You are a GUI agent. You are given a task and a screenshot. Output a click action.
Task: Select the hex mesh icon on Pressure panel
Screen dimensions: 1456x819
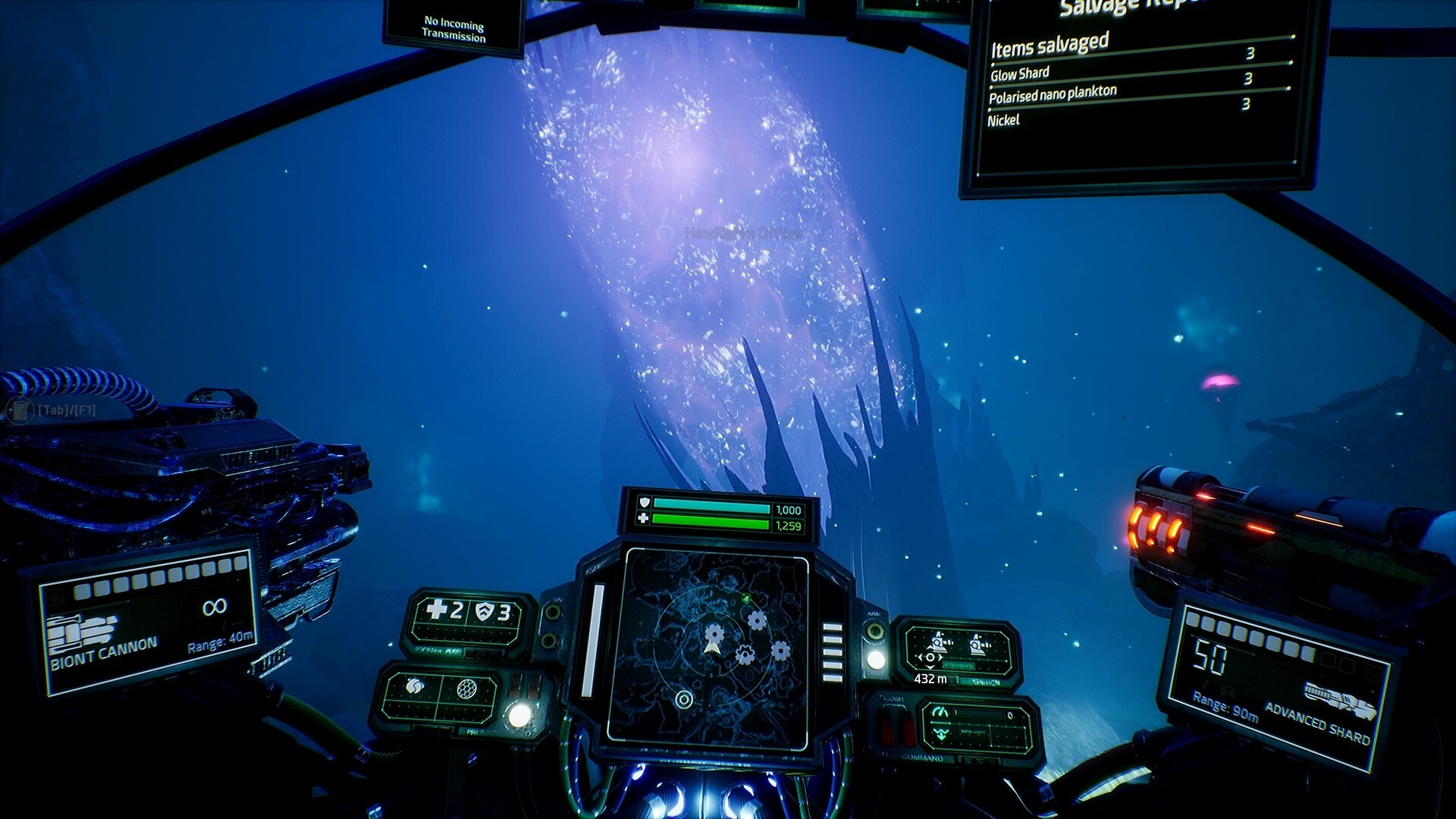pyautogui.click(x=467, y=689)
